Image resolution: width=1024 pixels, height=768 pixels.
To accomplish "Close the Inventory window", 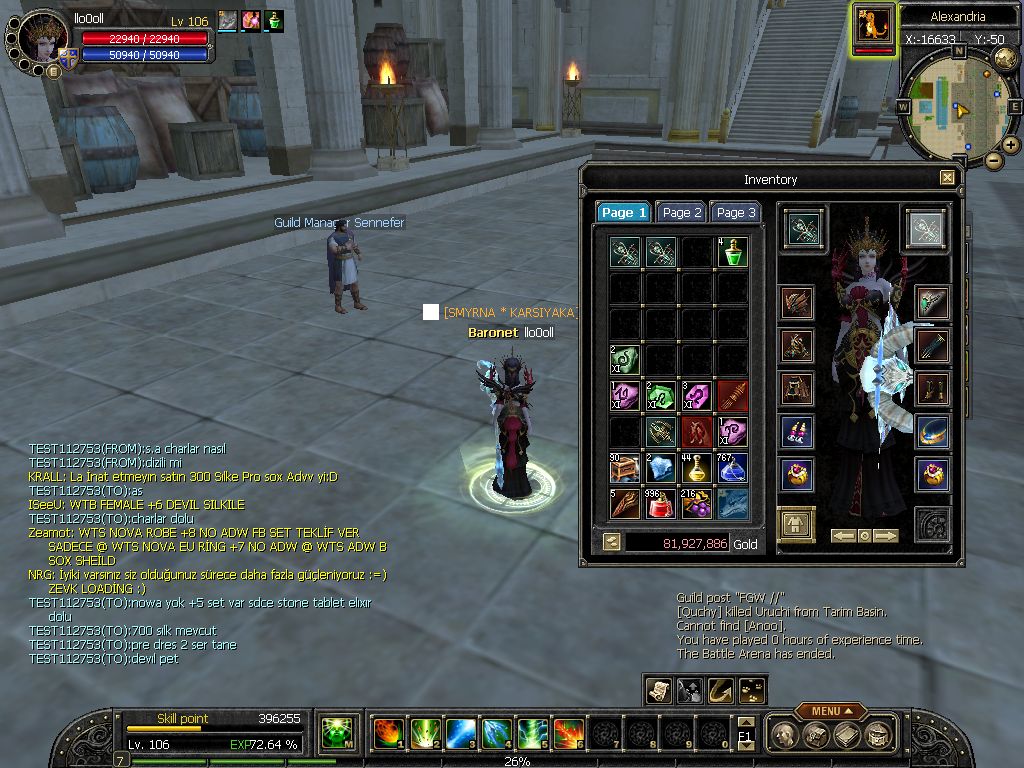I will (x=947, y=178).
